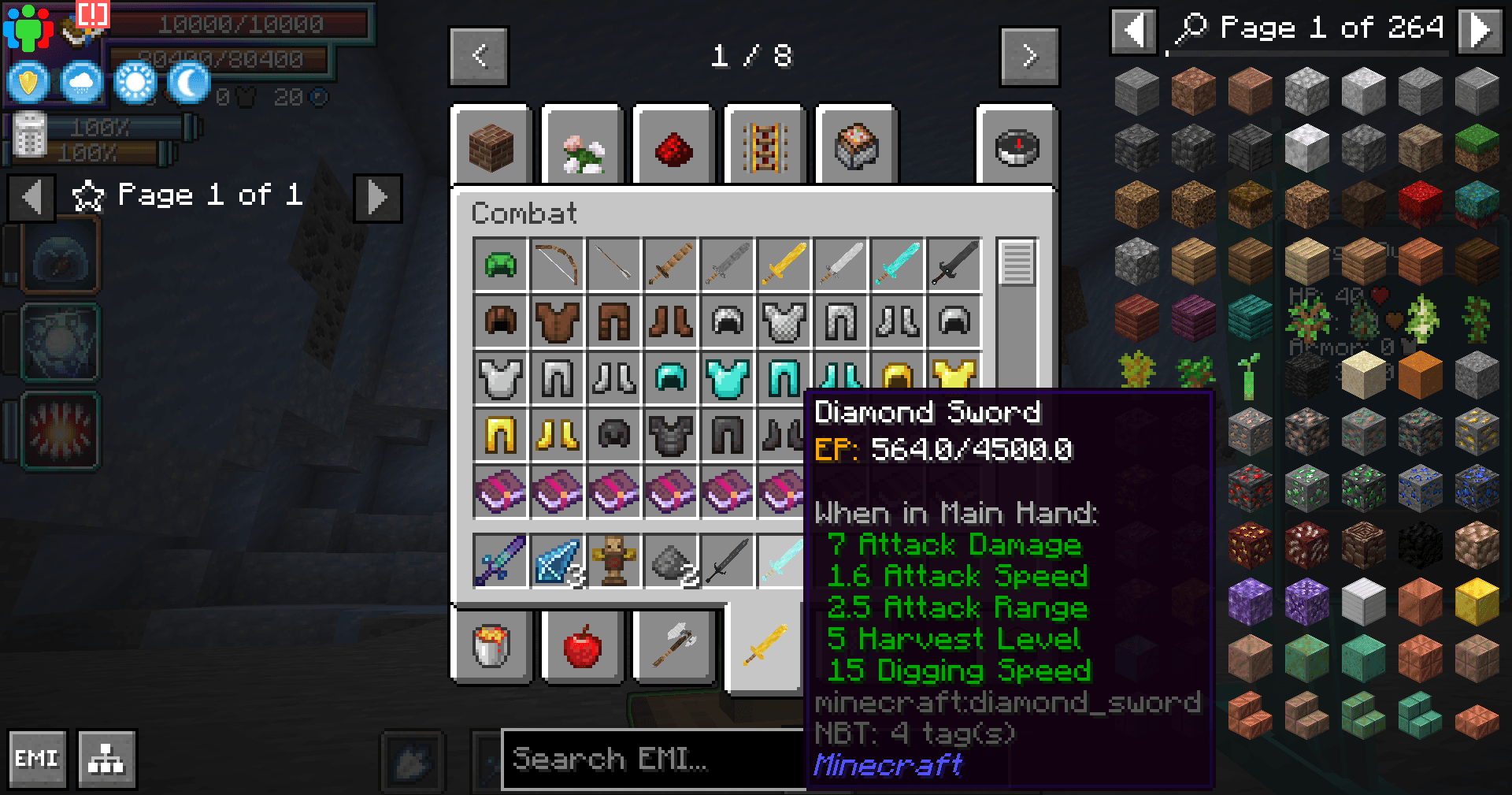Open the Natural Blocks category with flower icon
1512x795 pixels.
tap(583, 146)
